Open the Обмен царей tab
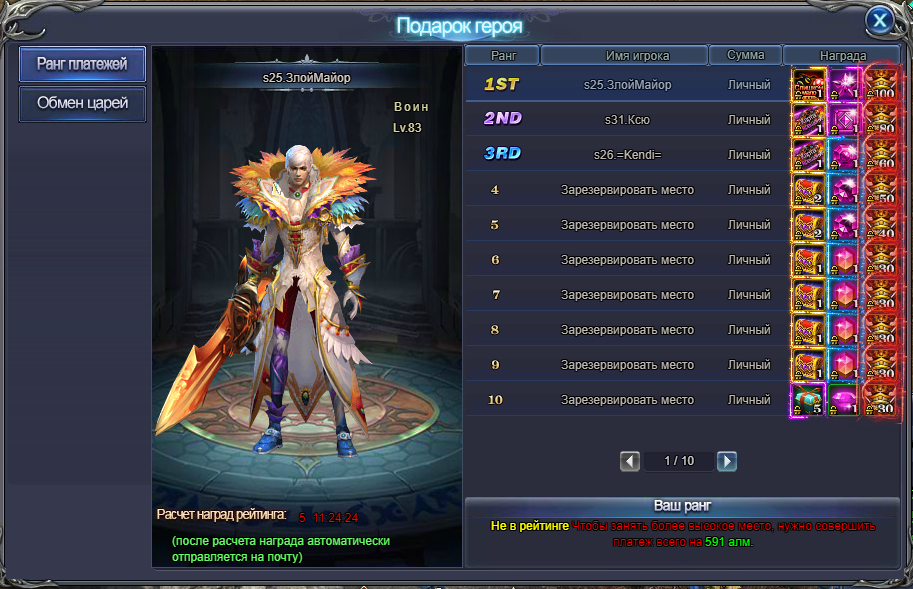913x589 pixels. pyautogui.click(x=82, y=103)
